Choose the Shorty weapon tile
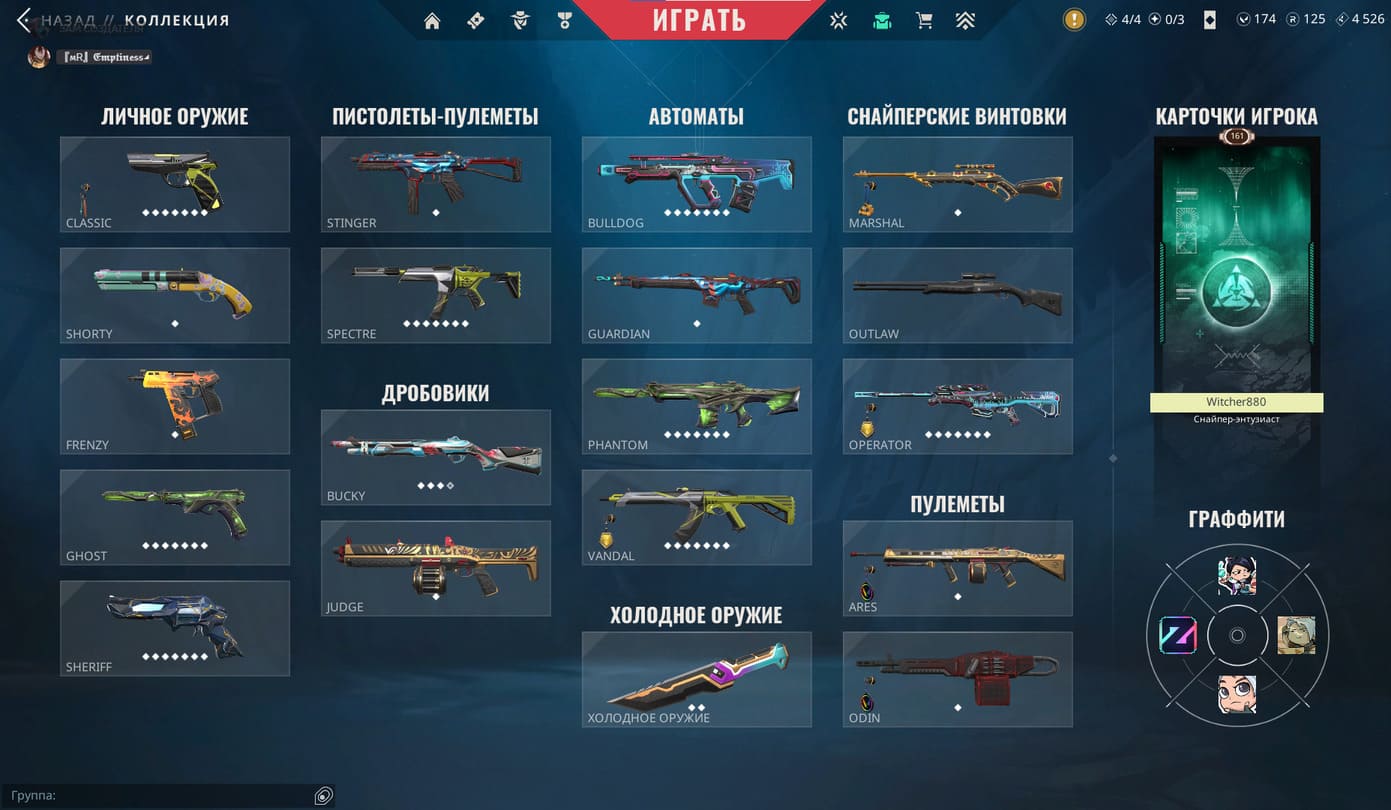 coord(175,295)
